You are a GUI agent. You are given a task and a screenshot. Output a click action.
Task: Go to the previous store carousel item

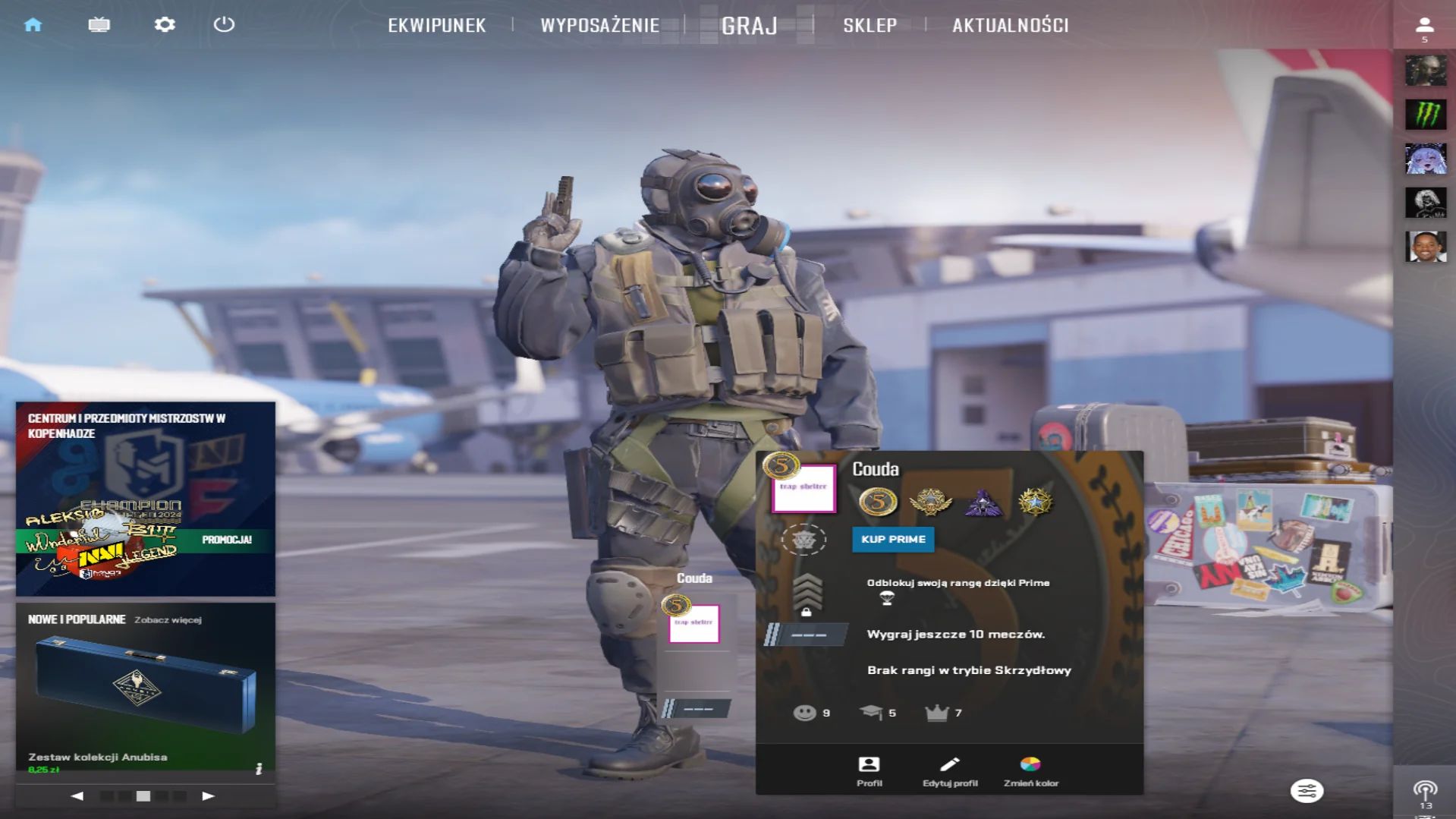click(x=77, y=796)
